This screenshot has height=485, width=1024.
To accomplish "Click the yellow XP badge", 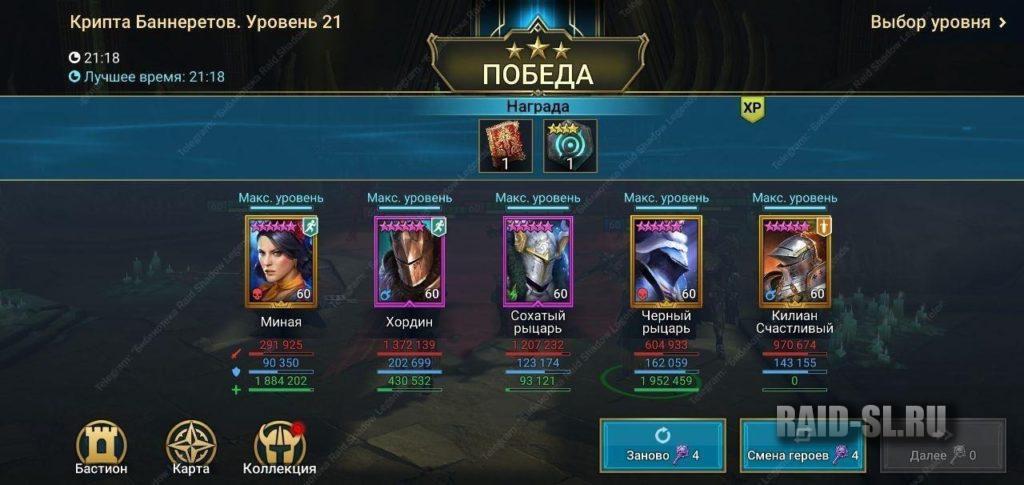I will pyautogui.click(x=752, y=109).
